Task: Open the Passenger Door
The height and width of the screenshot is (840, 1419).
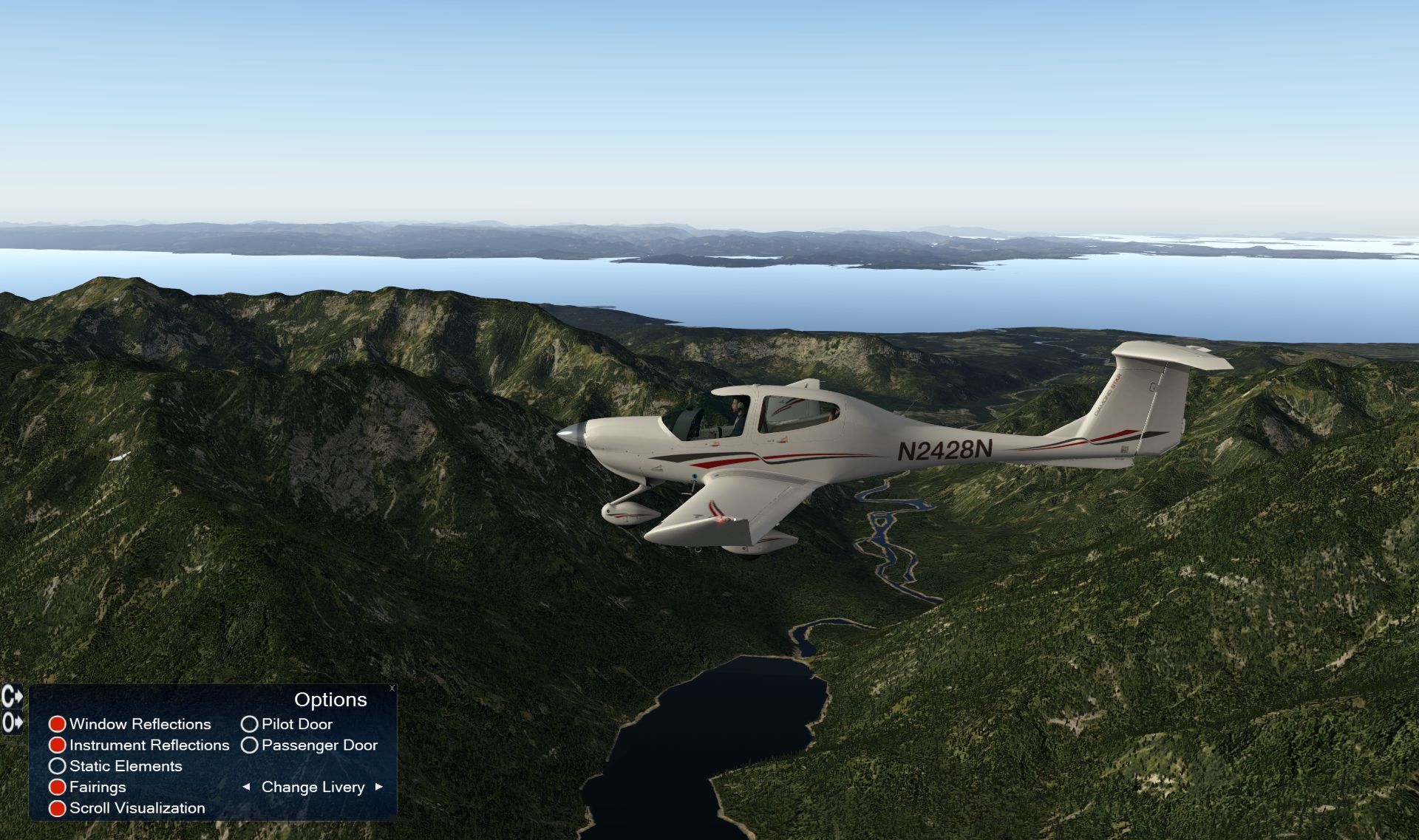Action: (249, 745)
